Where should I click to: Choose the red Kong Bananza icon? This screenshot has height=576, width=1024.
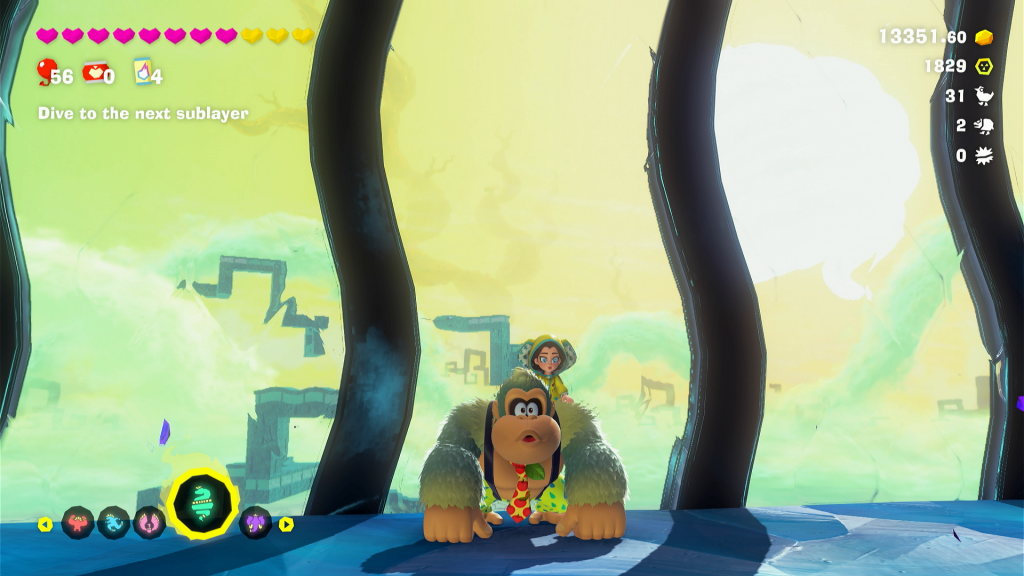coord(78,523)
